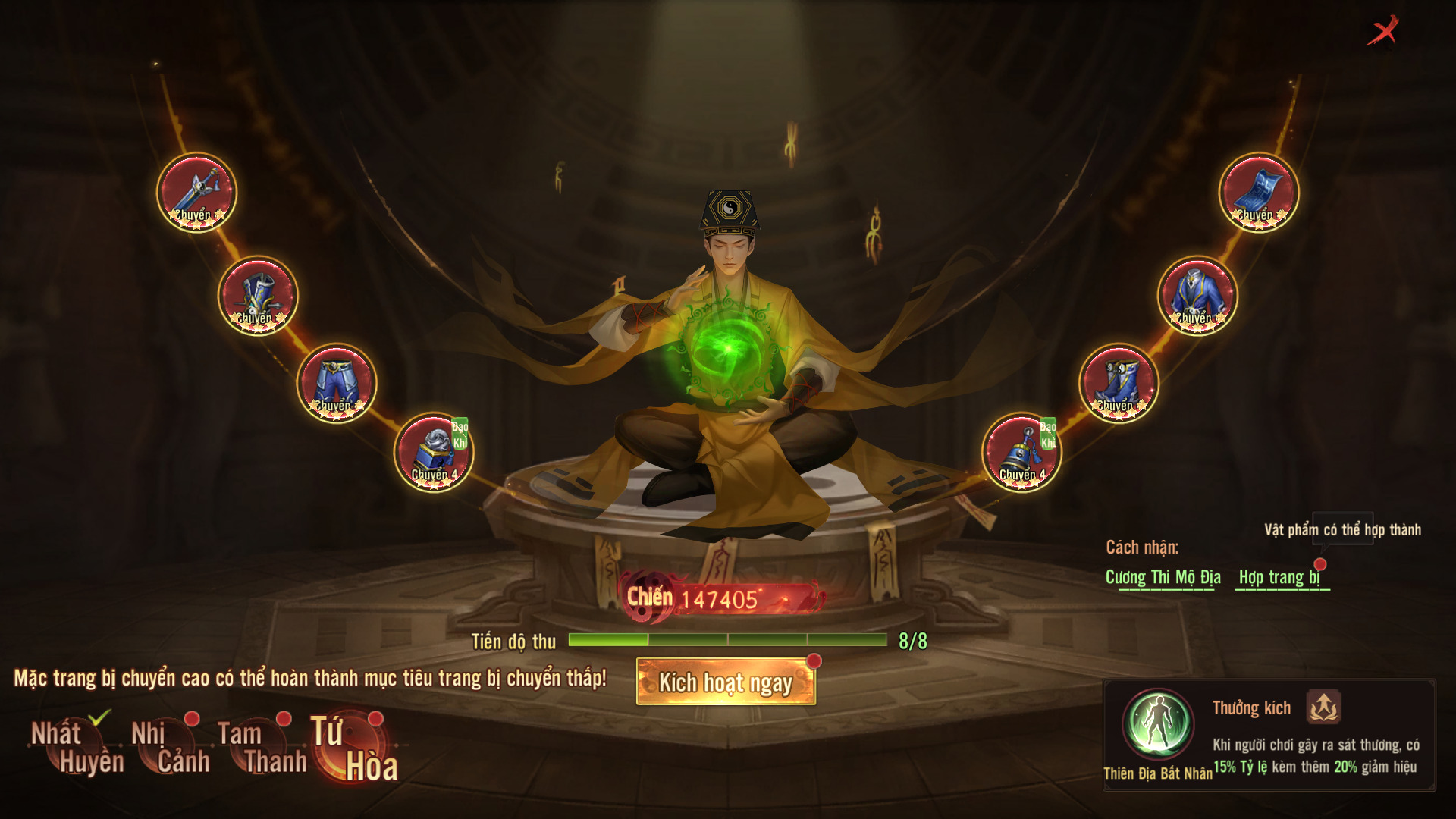This screenshot has height=819, width=1456.
Task: Select the bell Chuyển 4 slot
Action: [1021, 452]
